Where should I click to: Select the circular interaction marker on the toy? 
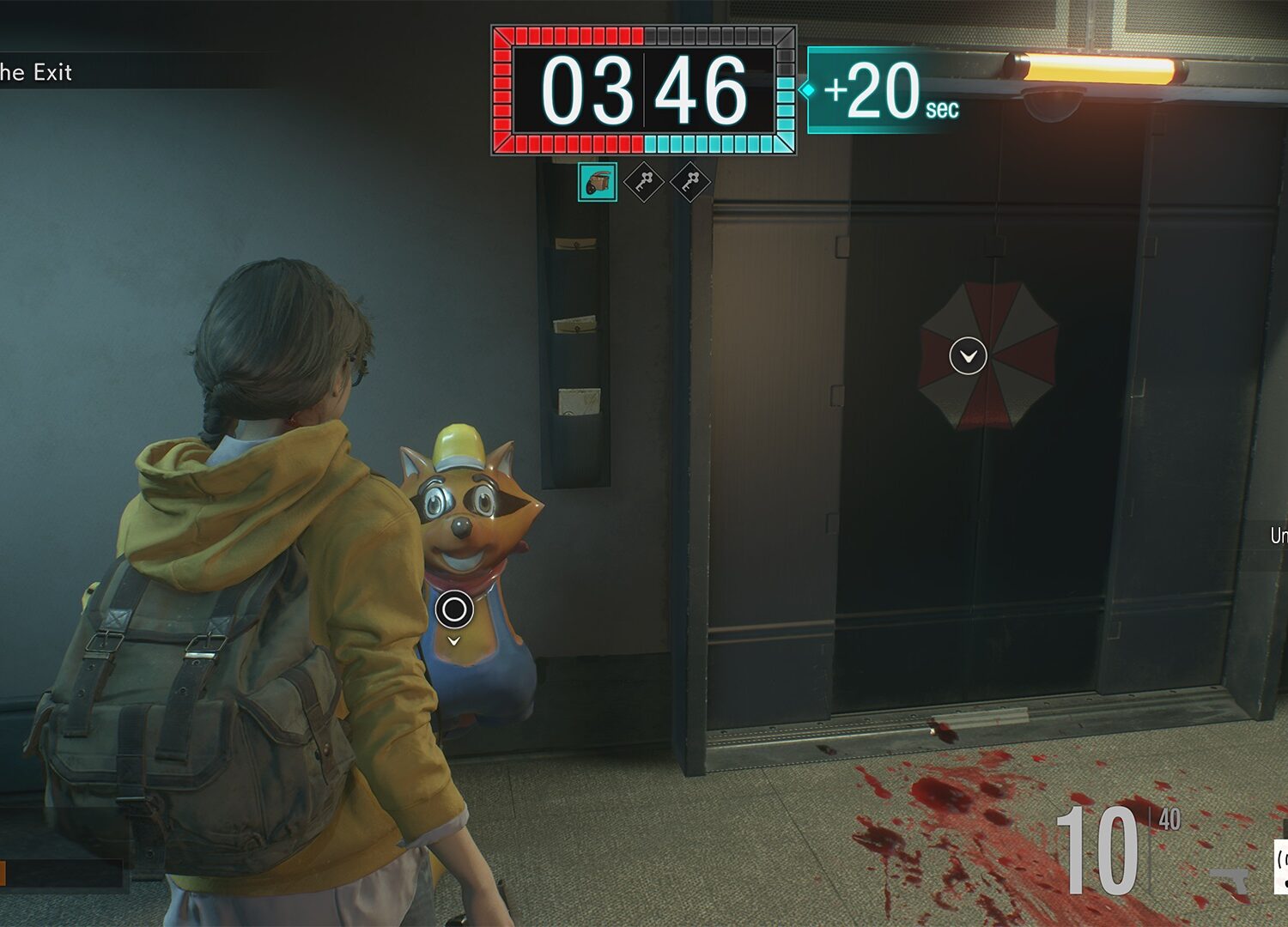pos(454,609)
